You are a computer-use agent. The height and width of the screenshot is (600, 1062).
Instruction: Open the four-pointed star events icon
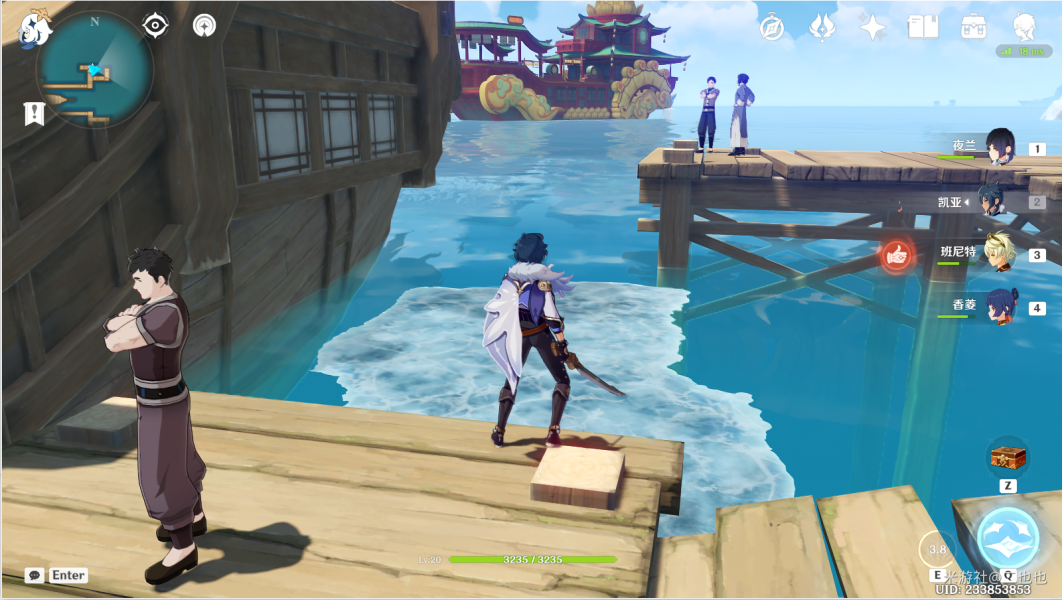point(872,27)
